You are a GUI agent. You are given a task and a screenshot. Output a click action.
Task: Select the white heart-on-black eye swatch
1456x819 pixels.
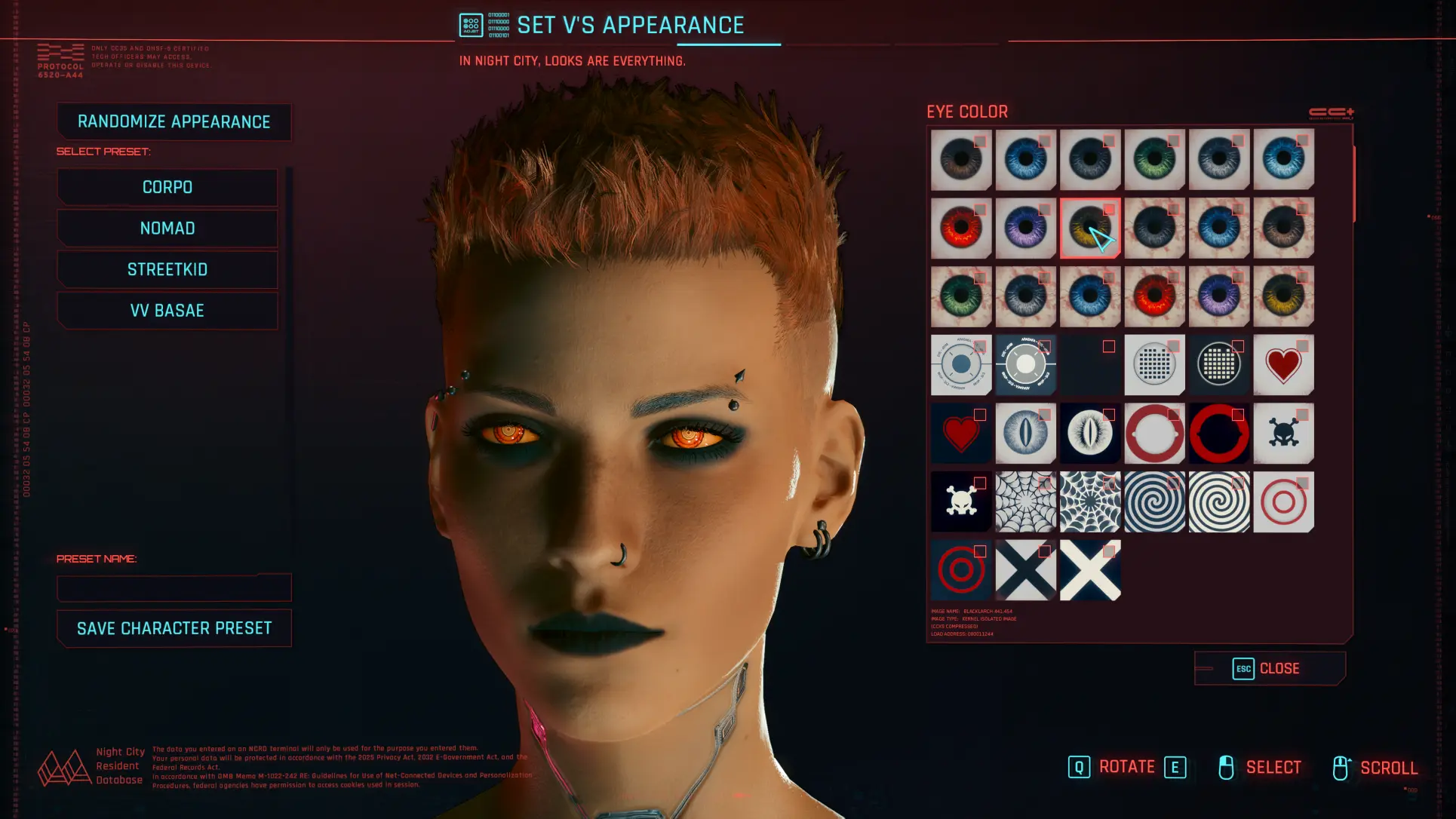click(960, 434)
